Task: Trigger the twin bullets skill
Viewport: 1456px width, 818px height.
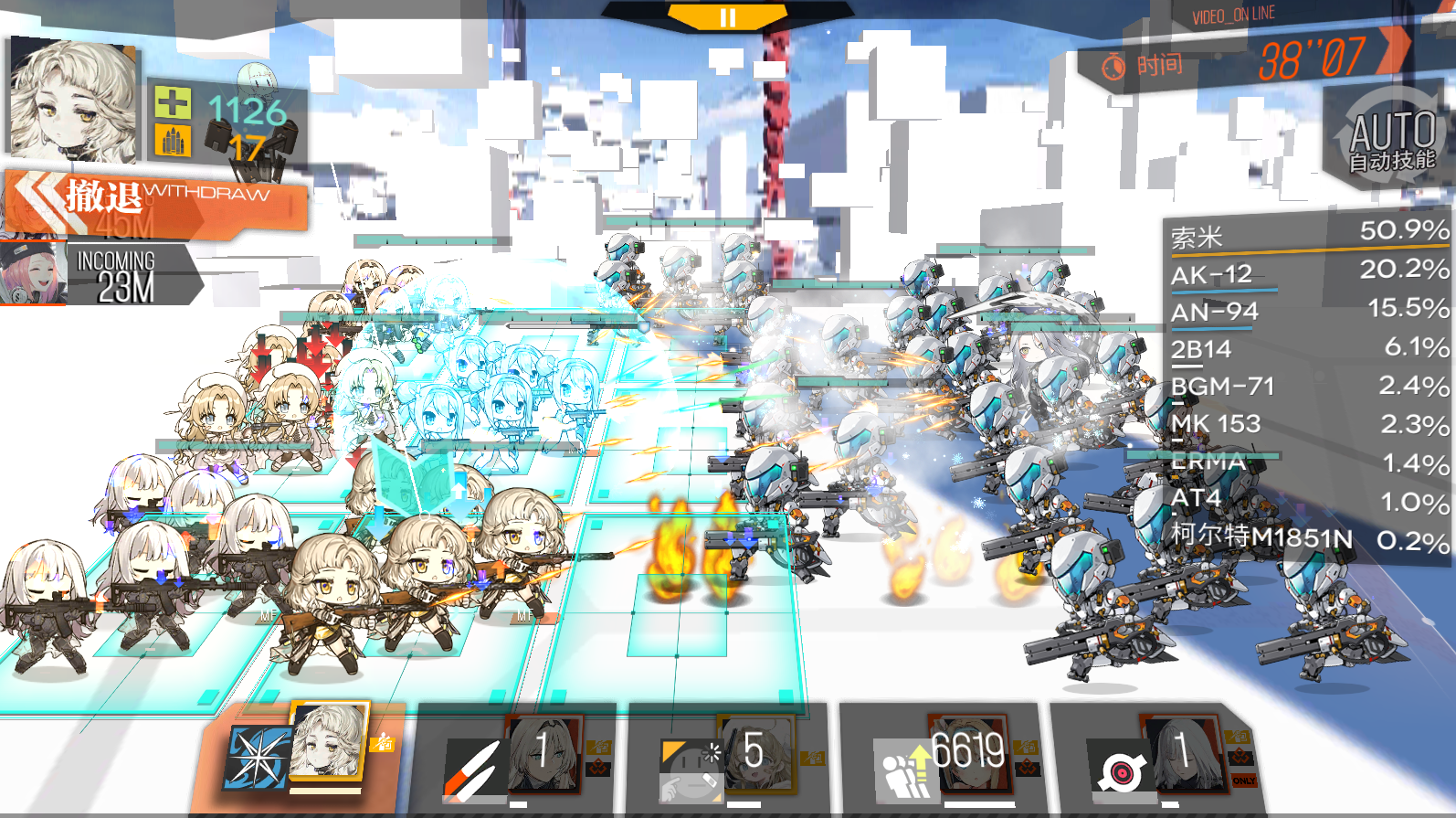Action: 474,768
